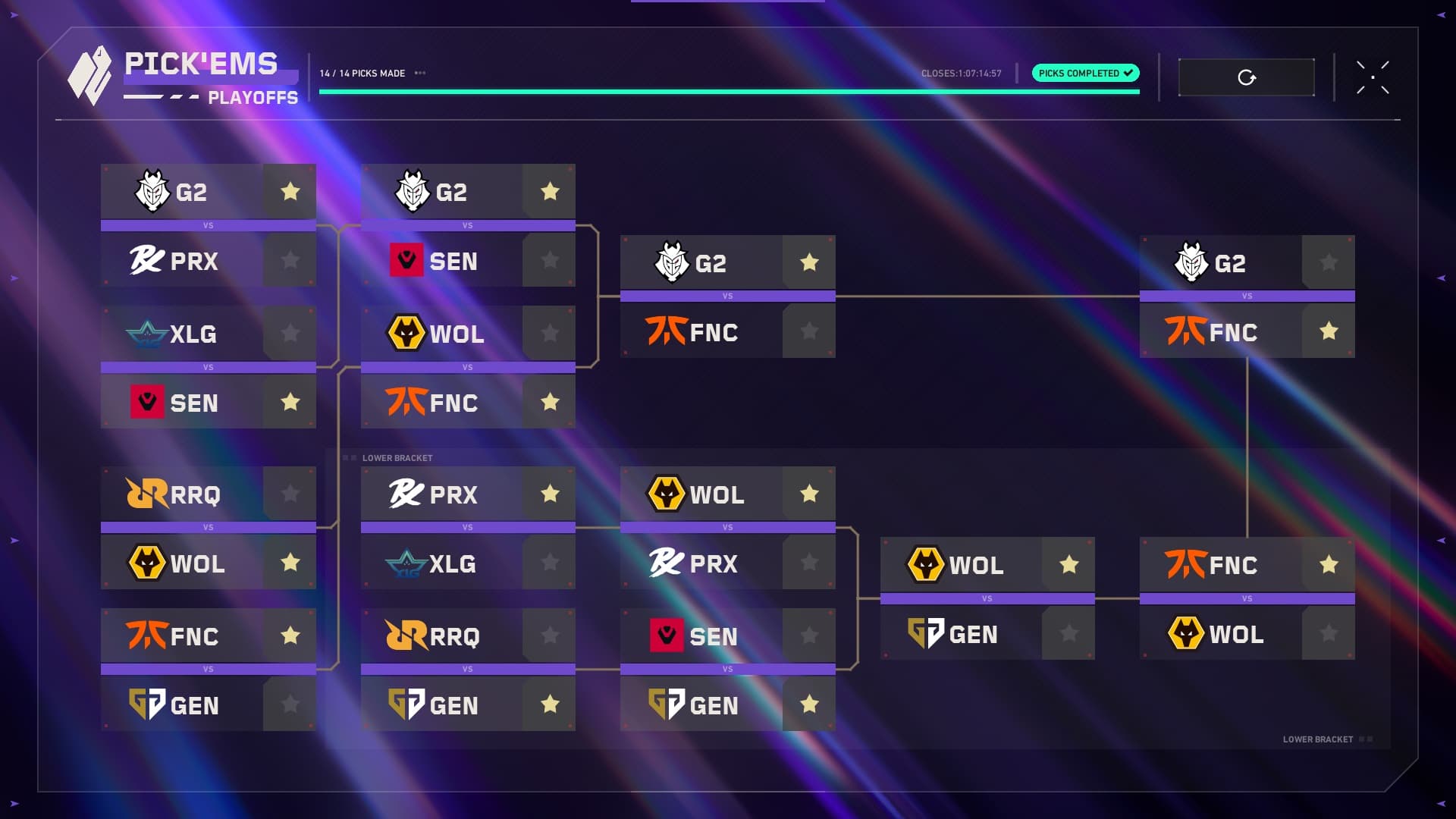The height and width of the screenshot is (819, 1456).
Task: Click the Lower Bracket label
Action: click(397, 458)
